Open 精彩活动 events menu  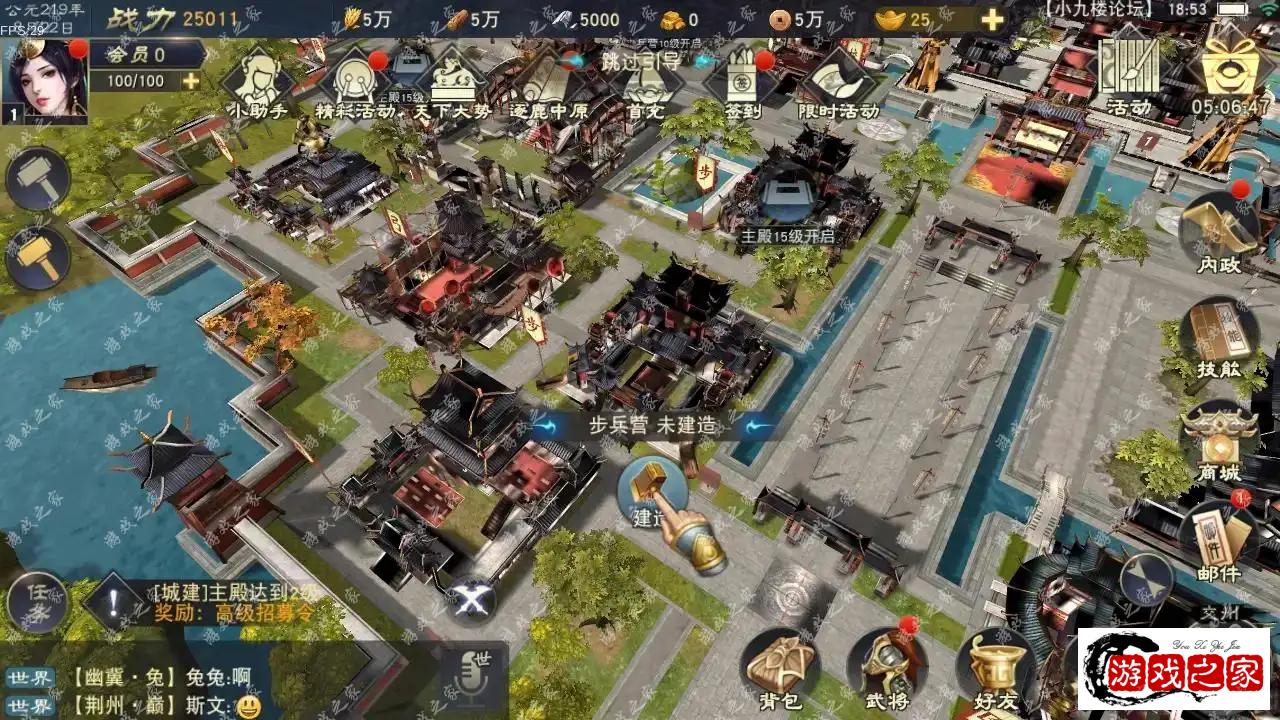(353, 80)
